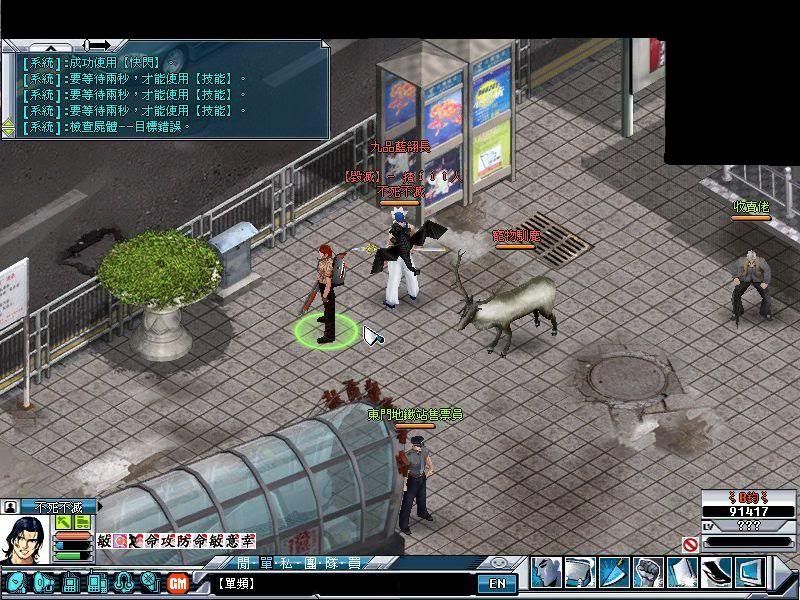
Task: Click the green hammer icon beside the portrait
Action: pos(63,522)
